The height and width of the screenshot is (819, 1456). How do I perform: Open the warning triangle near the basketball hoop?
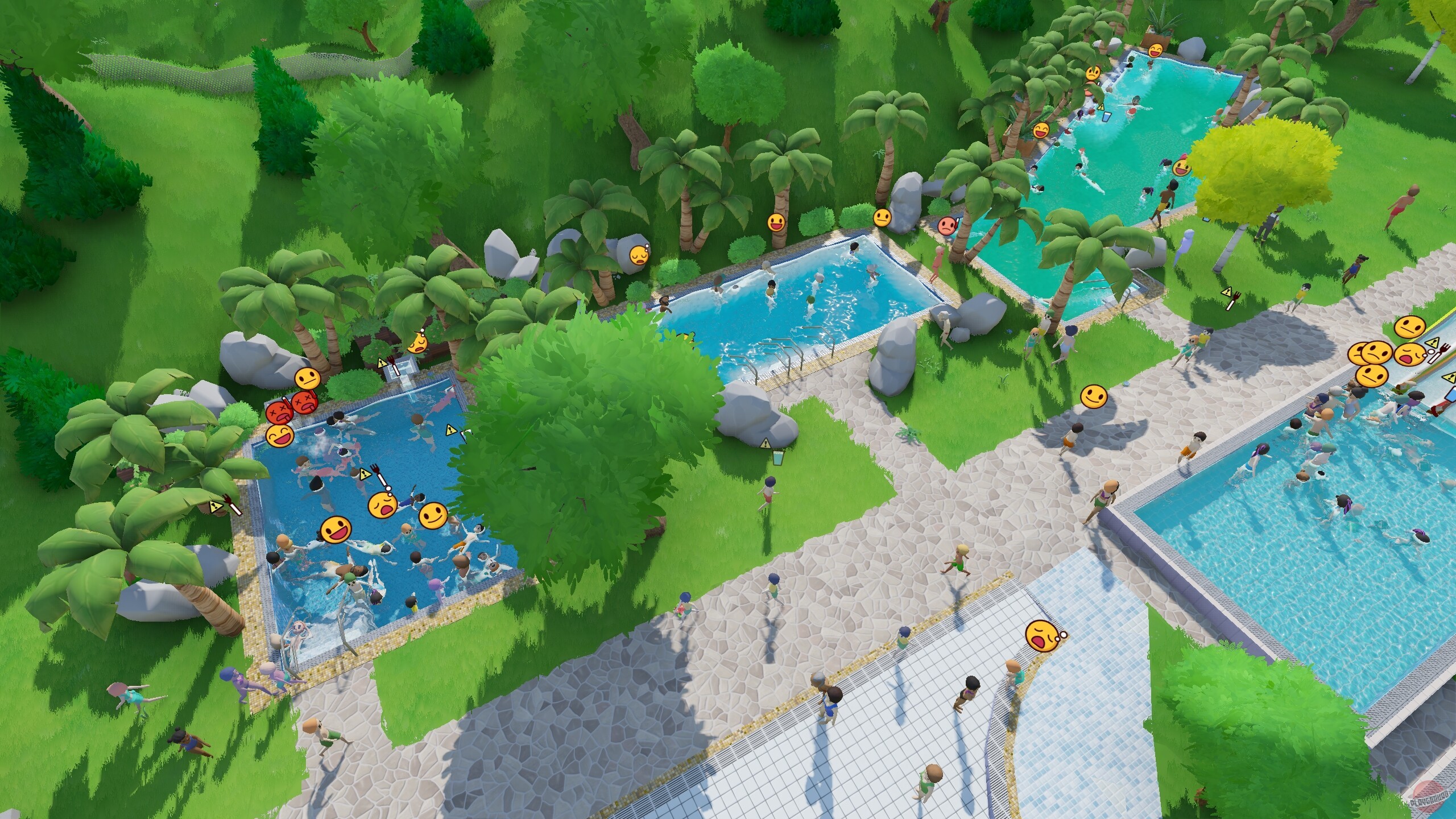coord(382,362)
